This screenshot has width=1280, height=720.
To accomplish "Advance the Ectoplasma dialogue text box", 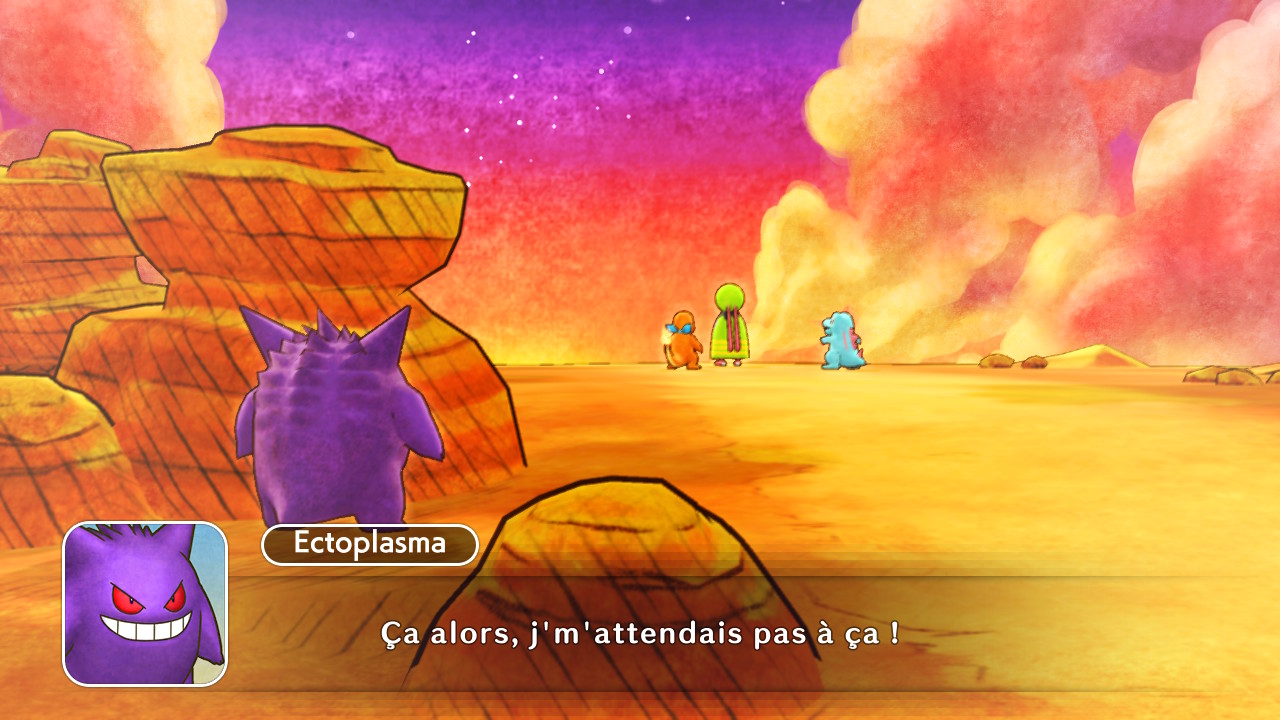I will coord(640,633).
